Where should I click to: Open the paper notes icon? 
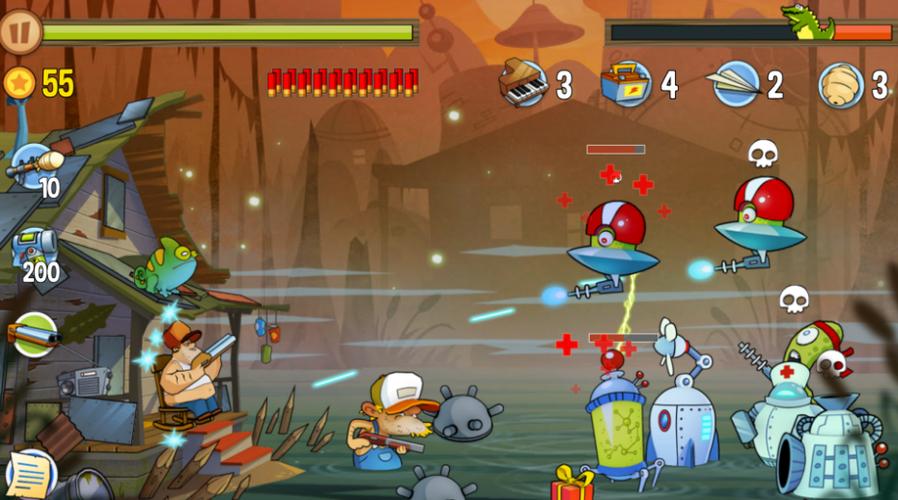[x=29, y=472]
